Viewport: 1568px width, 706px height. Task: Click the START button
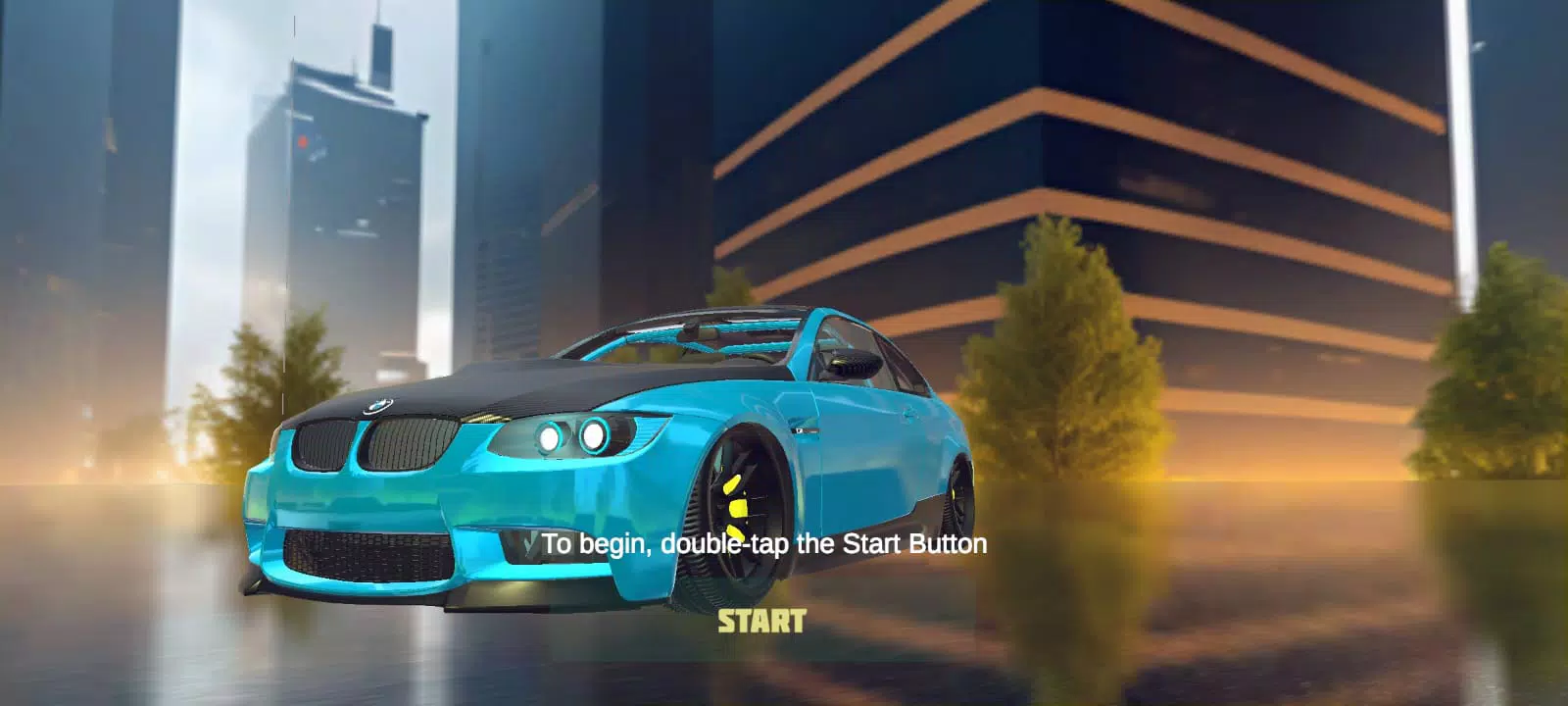(761, 620)
